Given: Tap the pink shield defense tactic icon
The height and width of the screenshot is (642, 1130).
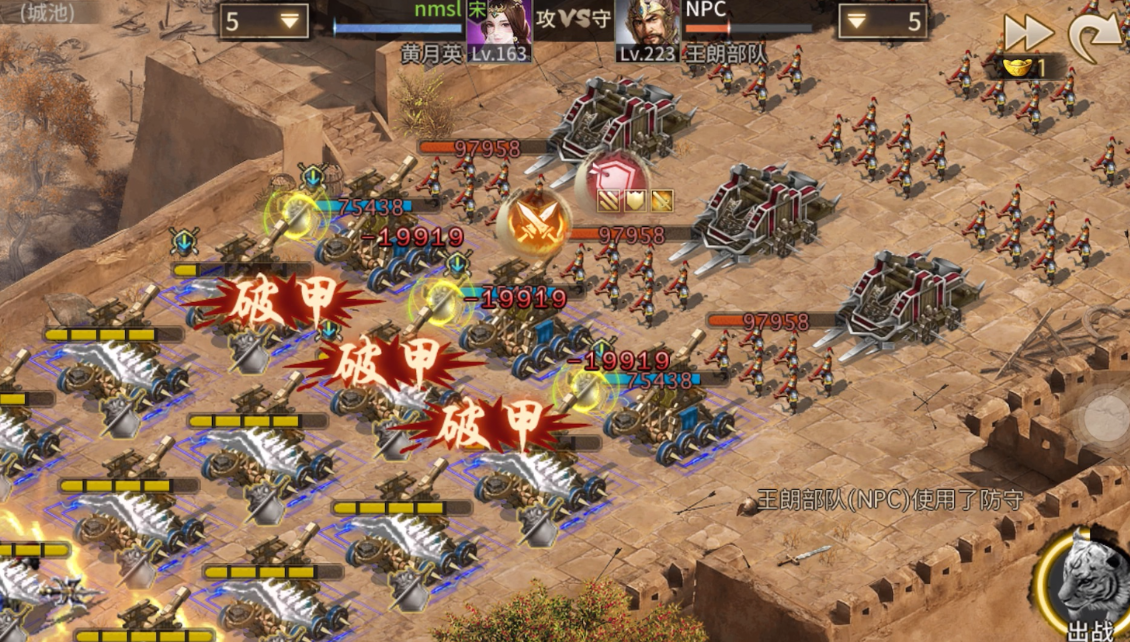Looking at the screenshot, I should [x=610, y=177].
